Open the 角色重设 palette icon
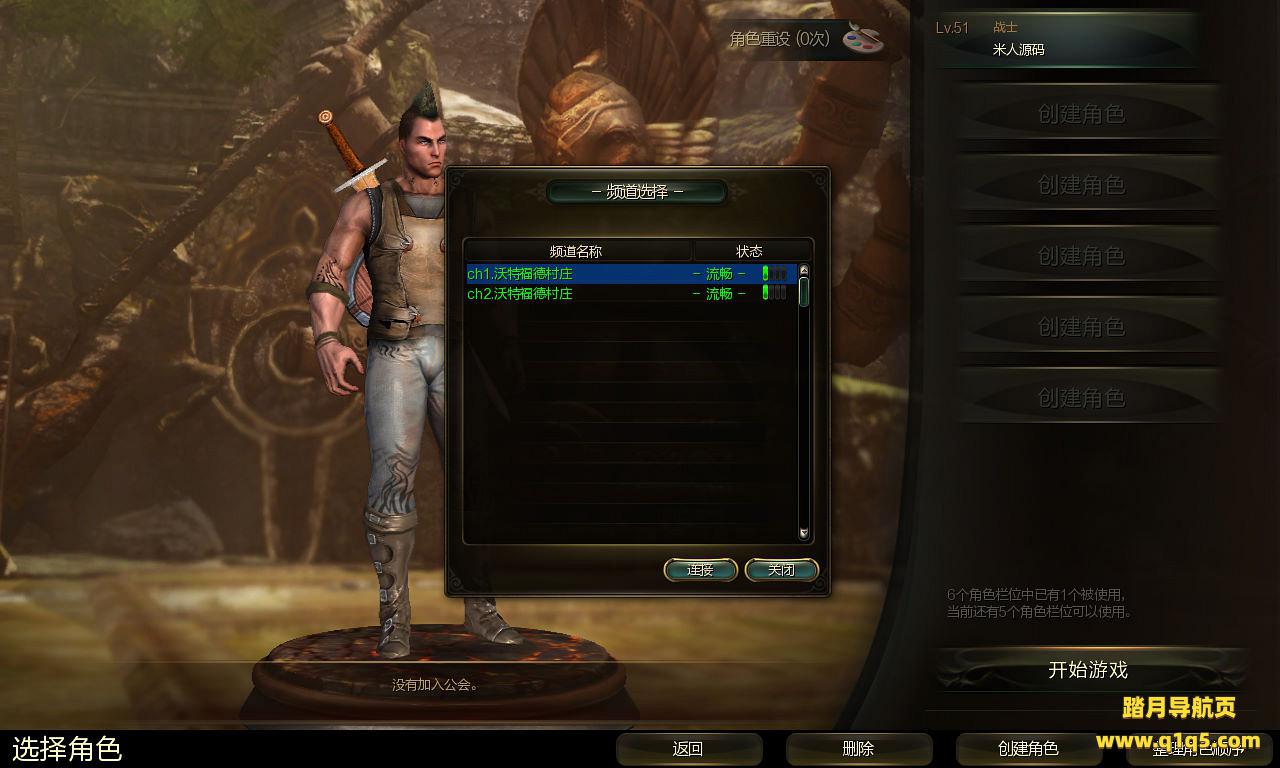 864,38
